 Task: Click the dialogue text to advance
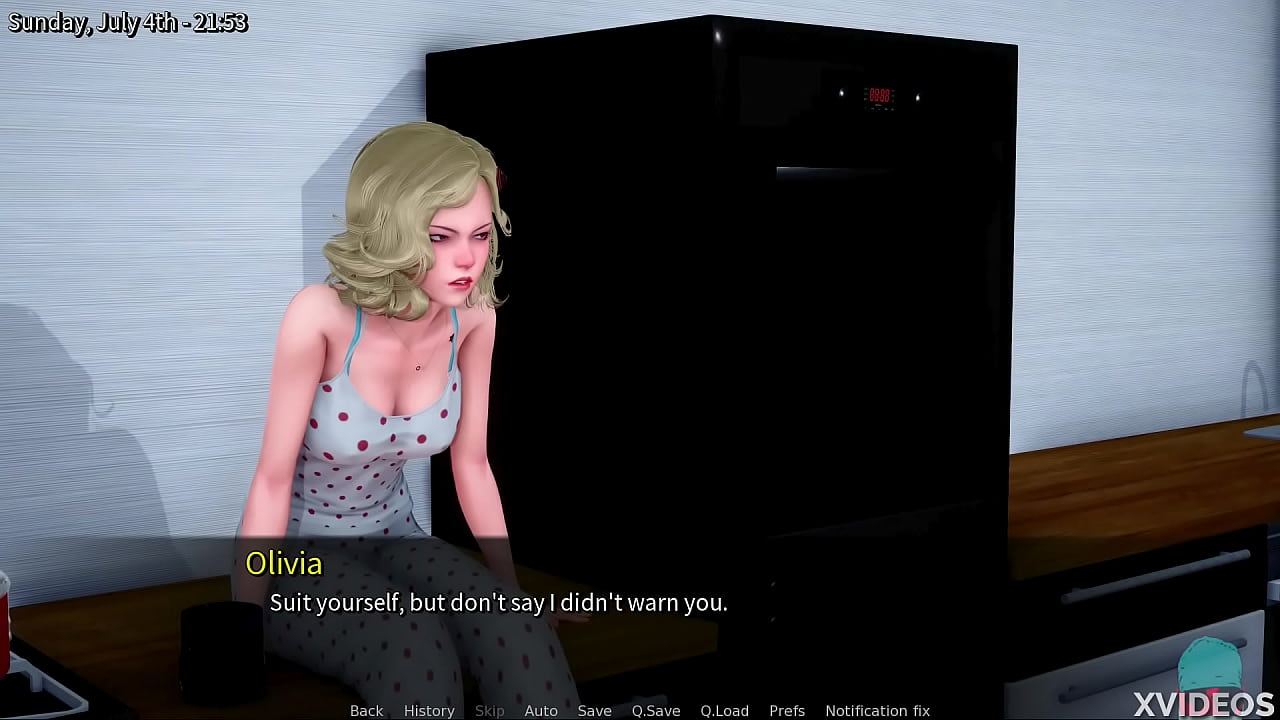499,603
